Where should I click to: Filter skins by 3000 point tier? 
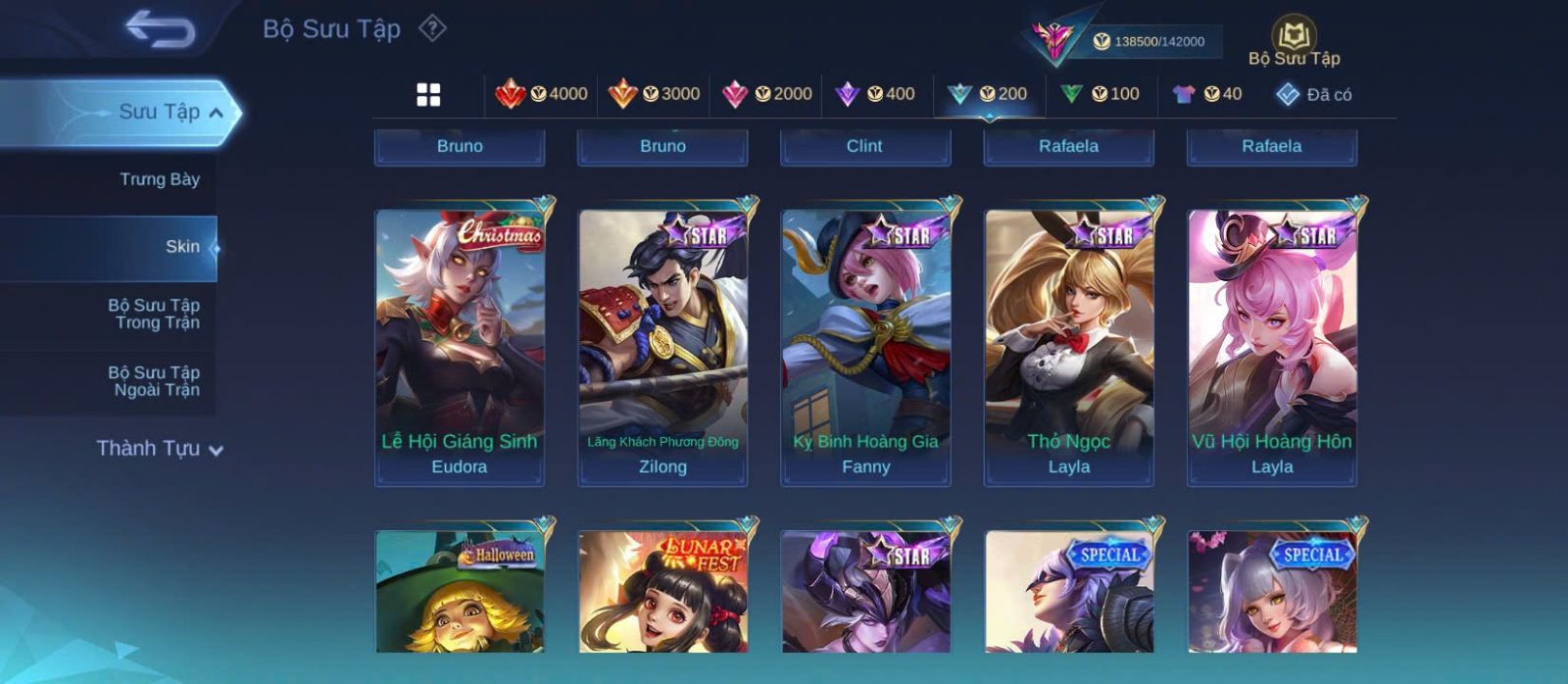pyautogui.click(x=654, y=94)
